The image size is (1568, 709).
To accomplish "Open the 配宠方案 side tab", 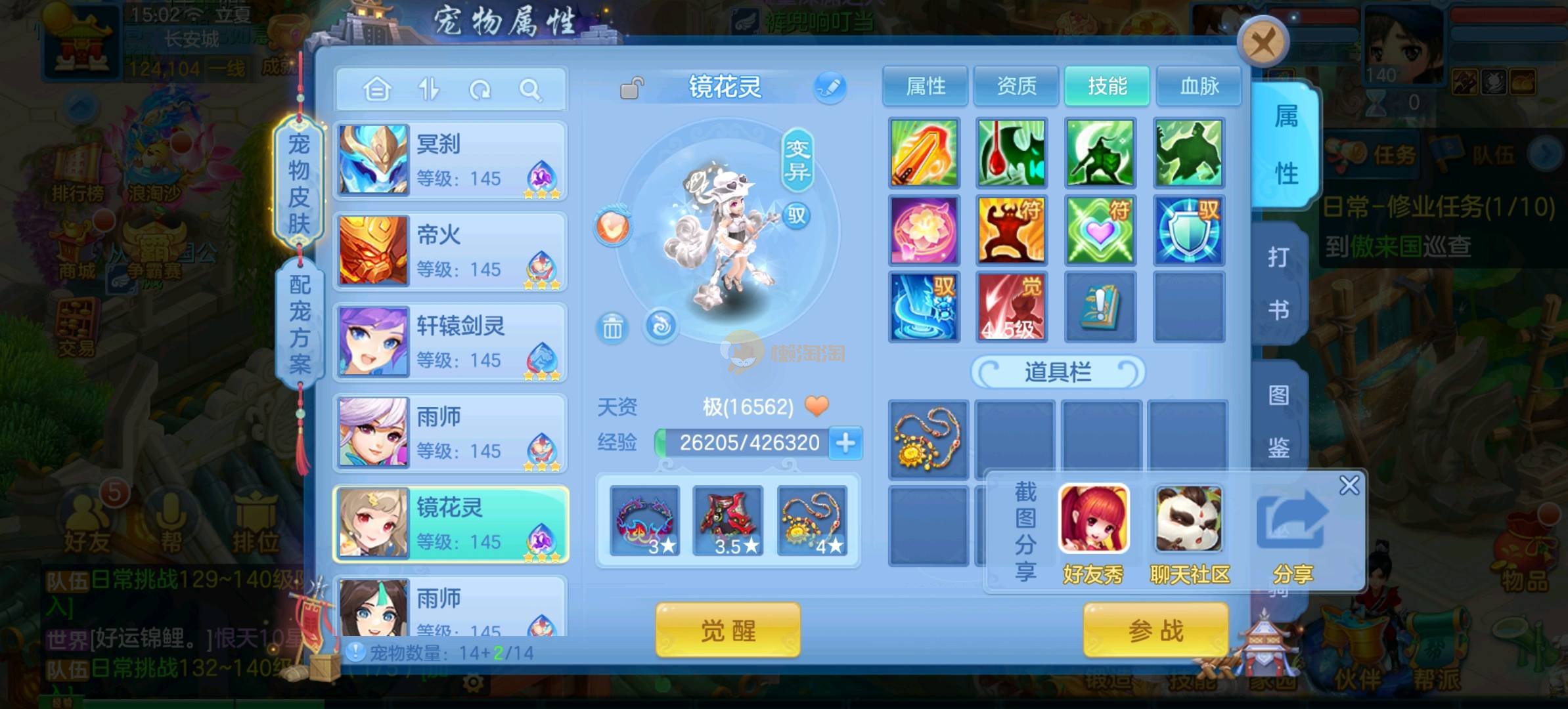I will pos(300,324).
